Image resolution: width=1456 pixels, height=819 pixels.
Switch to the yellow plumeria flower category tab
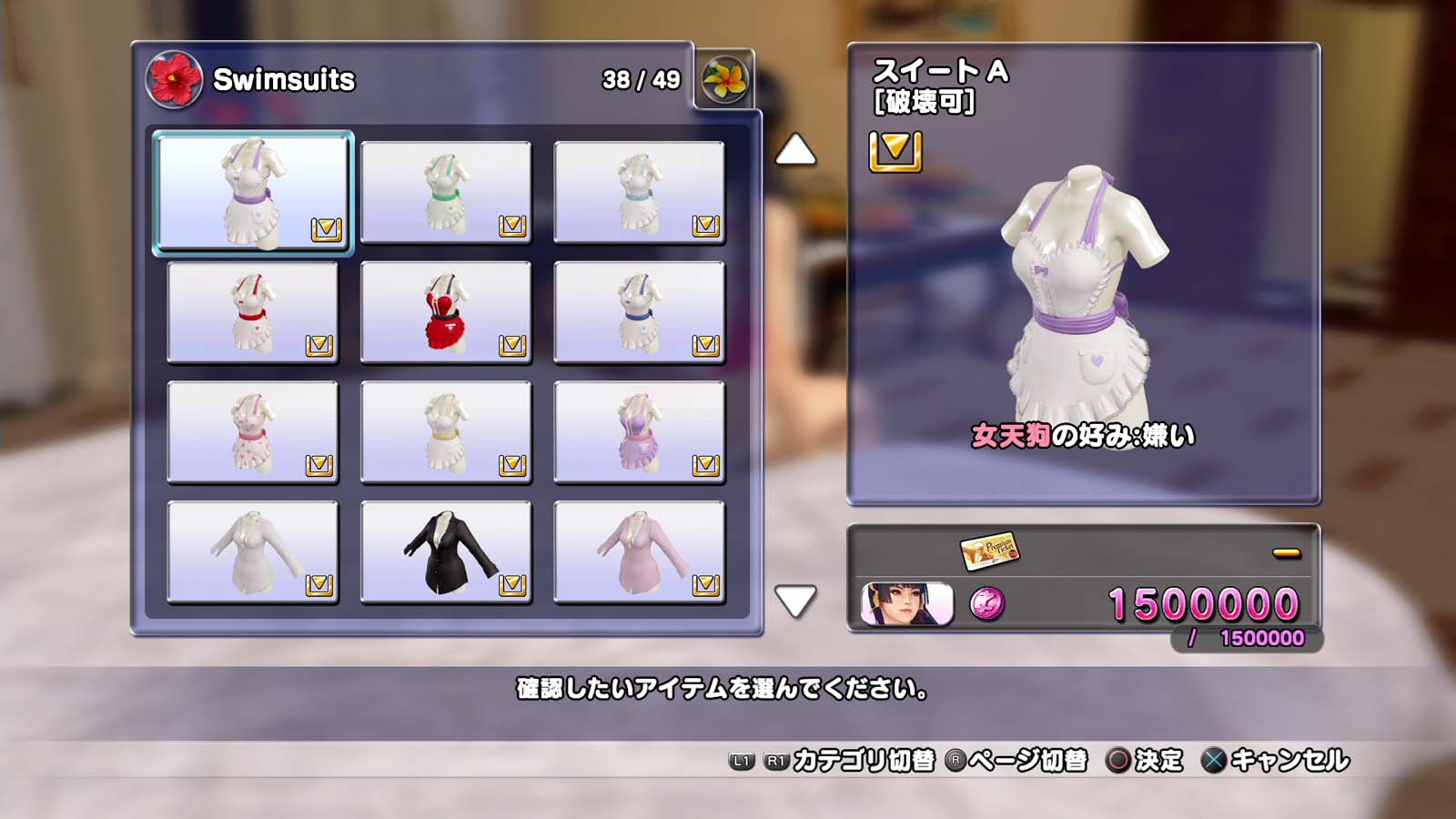pyautogui.click(x=724, y=79)
